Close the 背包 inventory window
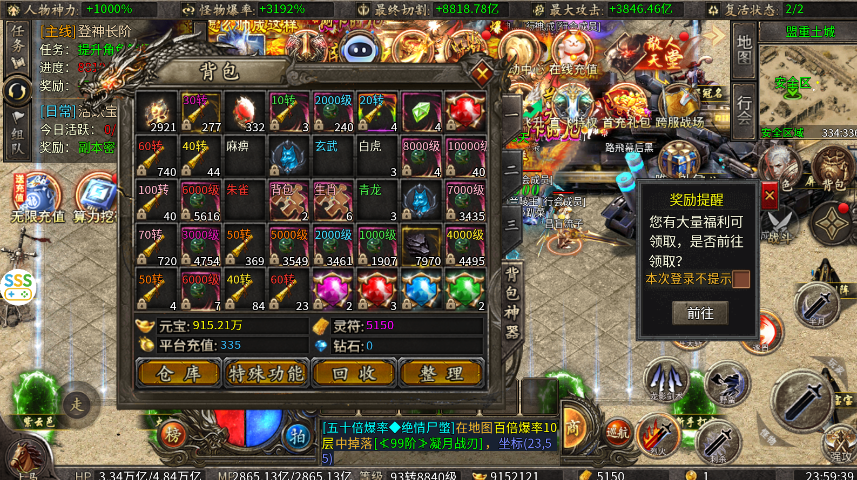The image size is (857, 480). (x=483, y=73)
